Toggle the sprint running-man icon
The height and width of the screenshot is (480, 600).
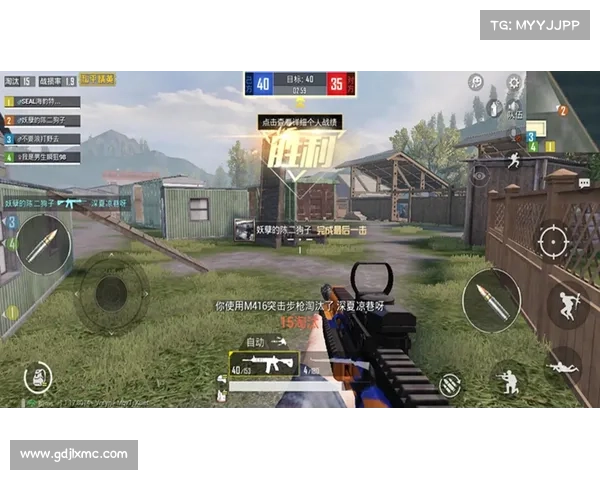515,160
